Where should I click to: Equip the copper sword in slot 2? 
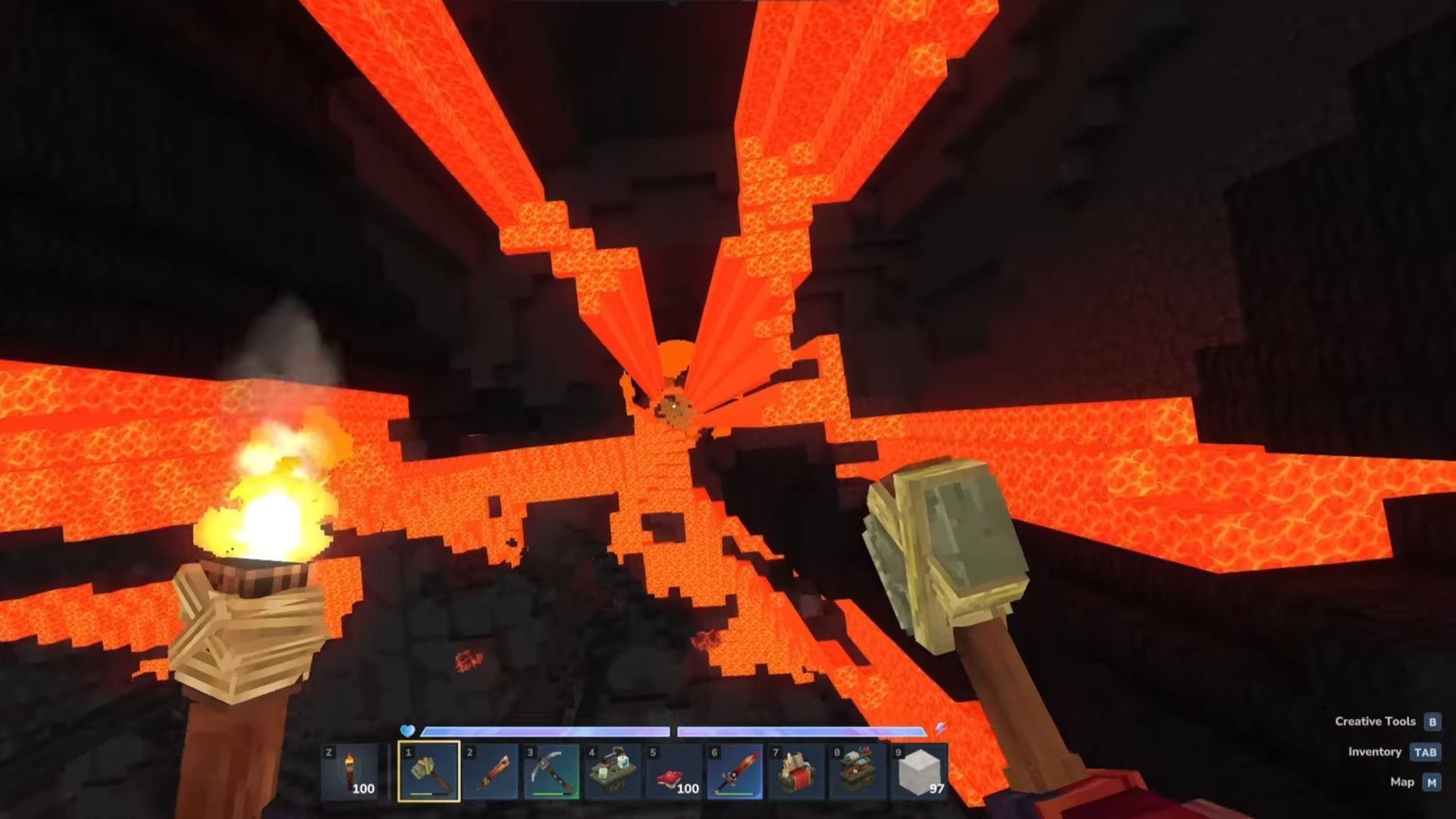(x=491, y=771)
